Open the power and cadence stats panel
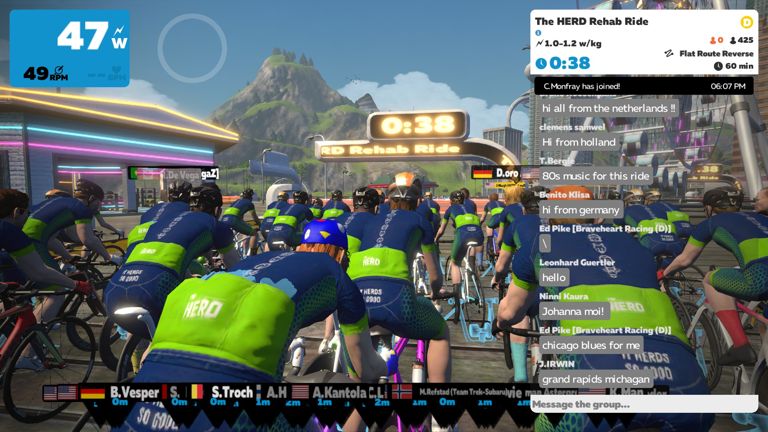 tap(69, 48)
